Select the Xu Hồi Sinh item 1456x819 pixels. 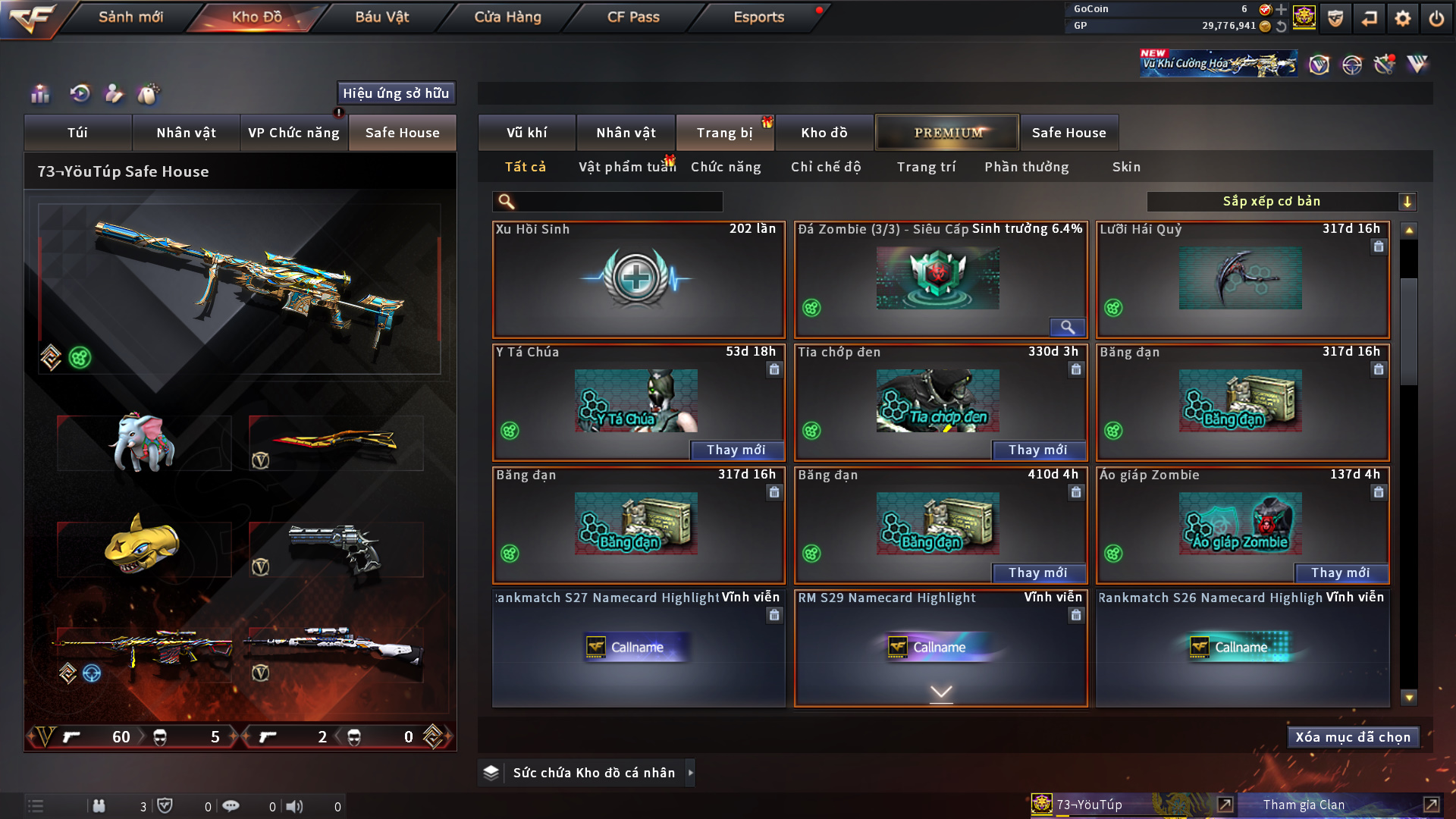pos(638,280)
